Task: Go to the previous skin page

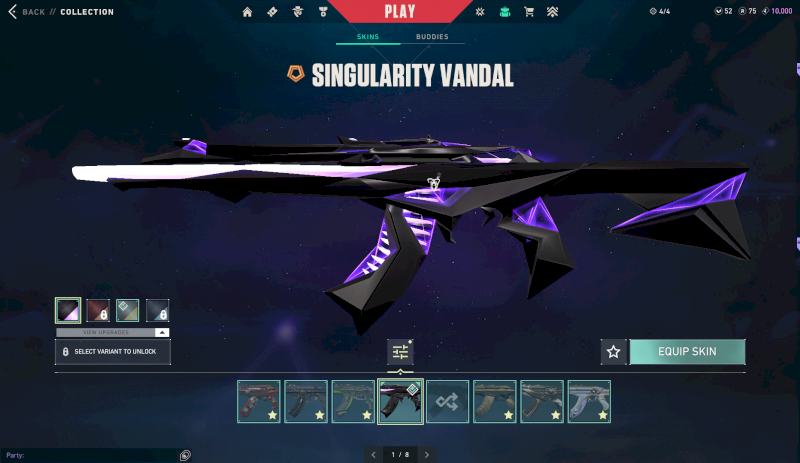Action: click(373, 455)
